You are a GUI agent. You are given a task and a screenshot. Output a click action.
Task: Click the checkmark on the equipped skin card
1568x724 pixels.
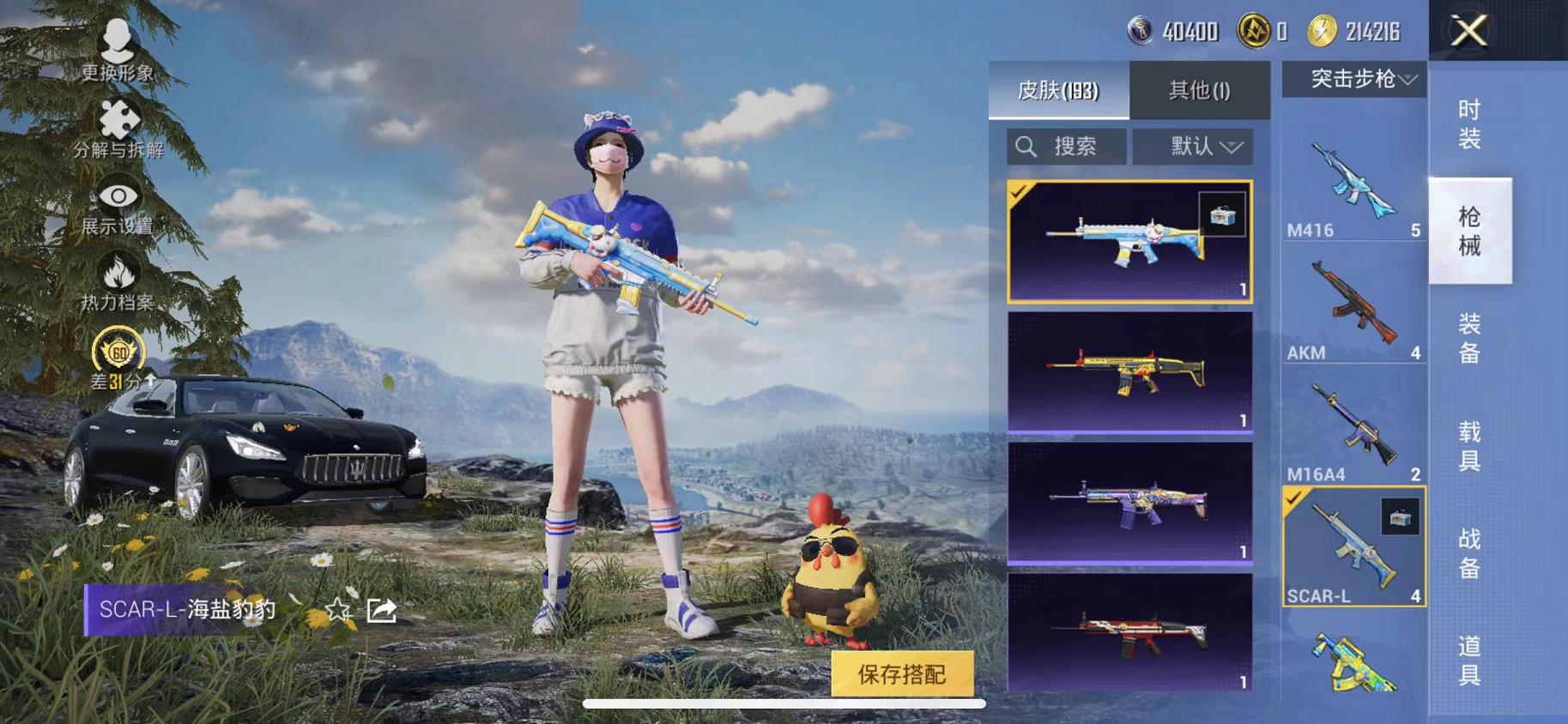(x=1020, y=191)
